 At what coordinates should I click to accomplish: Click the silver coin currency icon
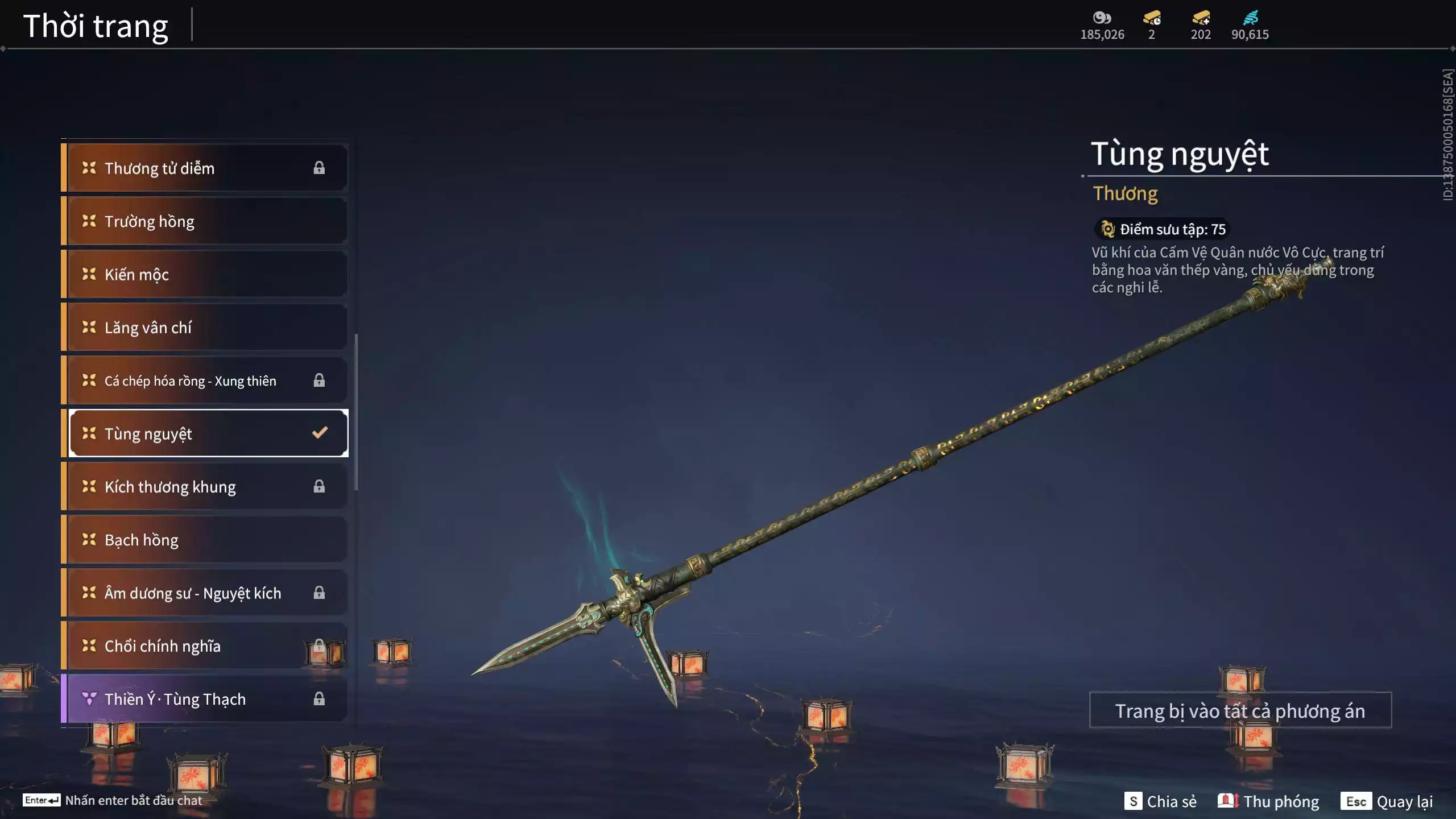(1102, 18)
